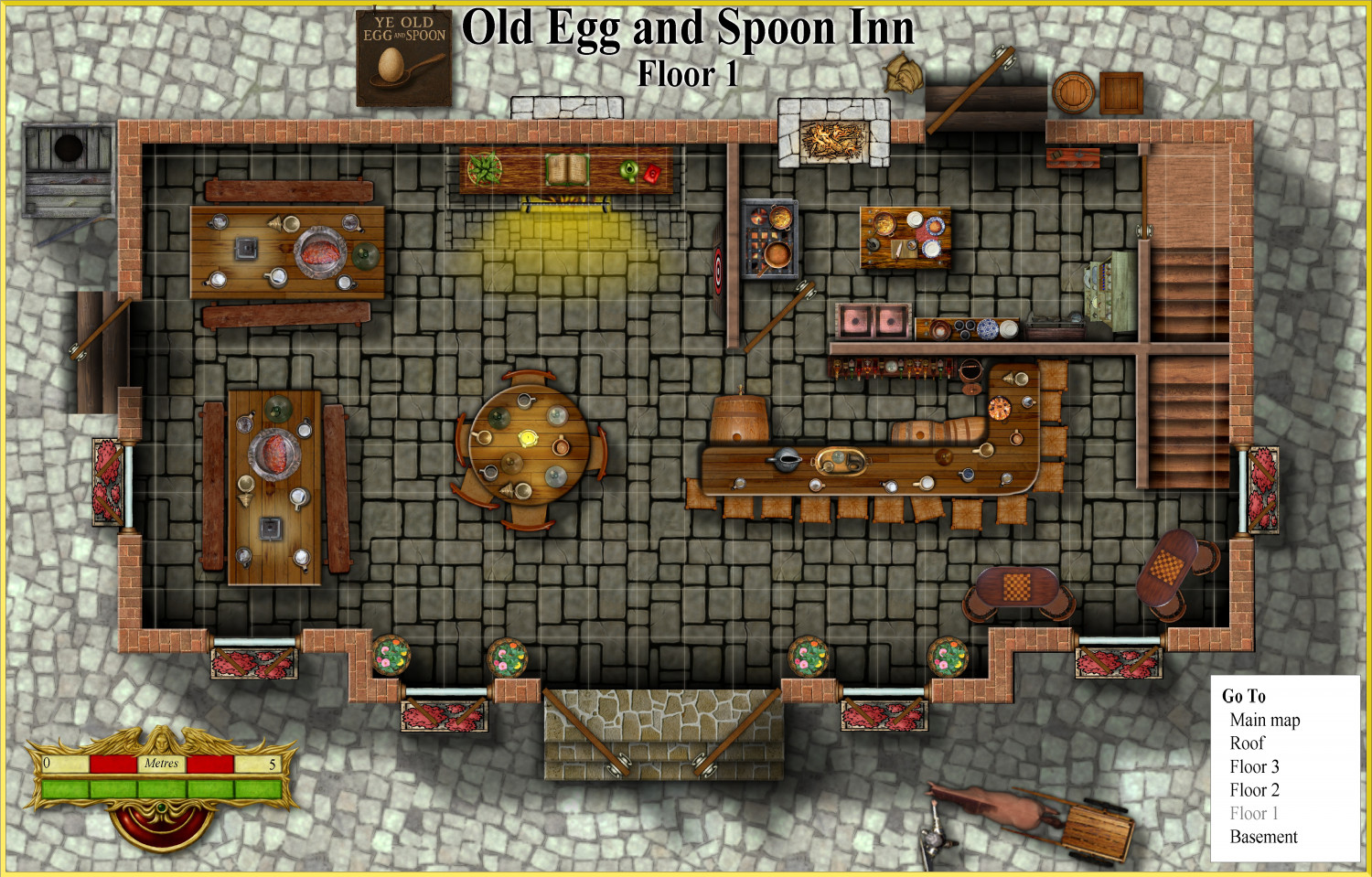The image size is (1372, 877).
Task: Open the Roof level map
Action: coord(1247,743)
